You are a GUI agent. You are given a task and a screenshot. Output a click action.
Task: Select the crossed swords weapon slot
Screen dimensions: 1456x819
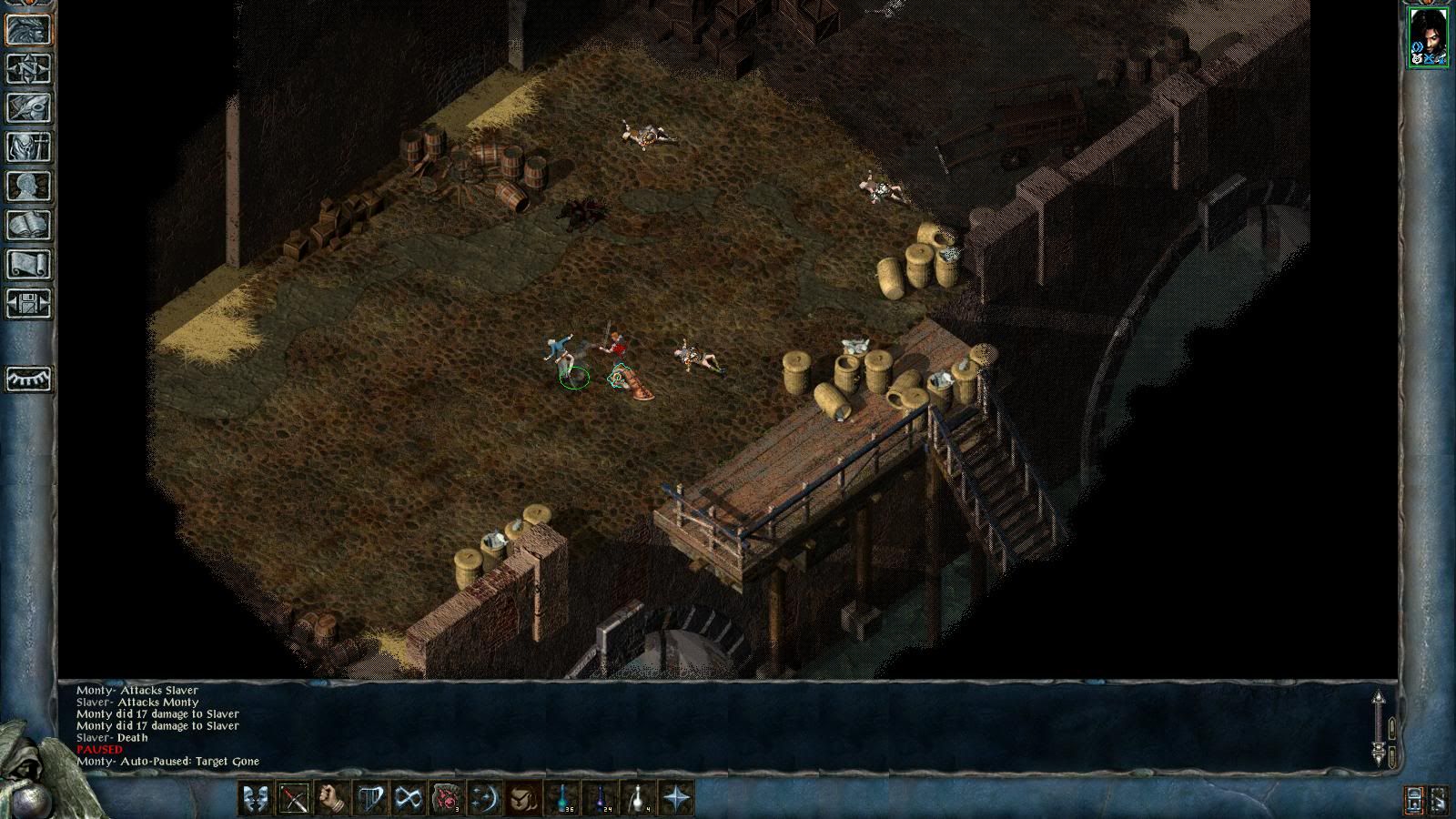coord(294,798)
